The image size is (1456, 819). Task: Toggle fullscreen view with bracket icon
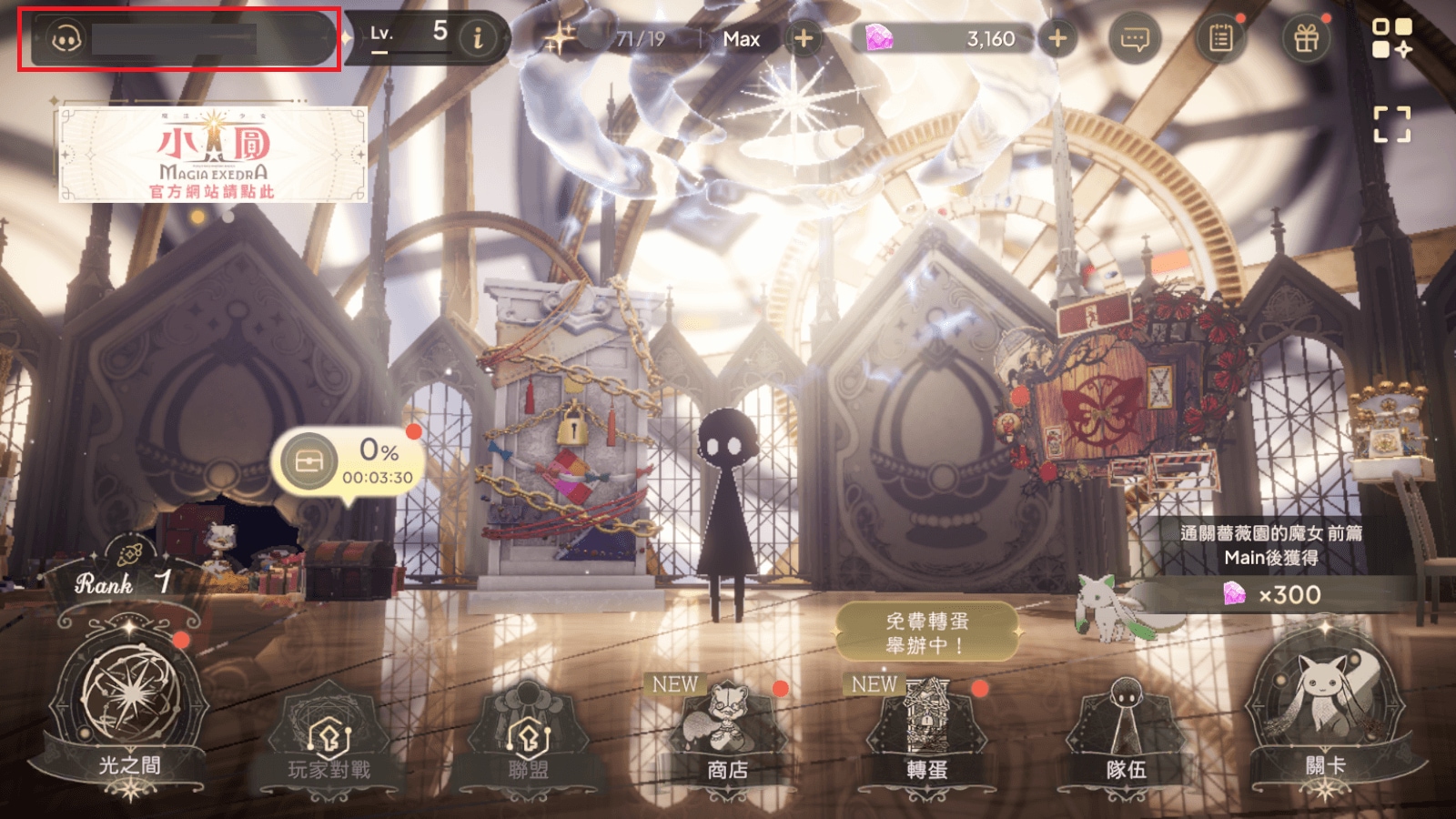point(1391,124)
